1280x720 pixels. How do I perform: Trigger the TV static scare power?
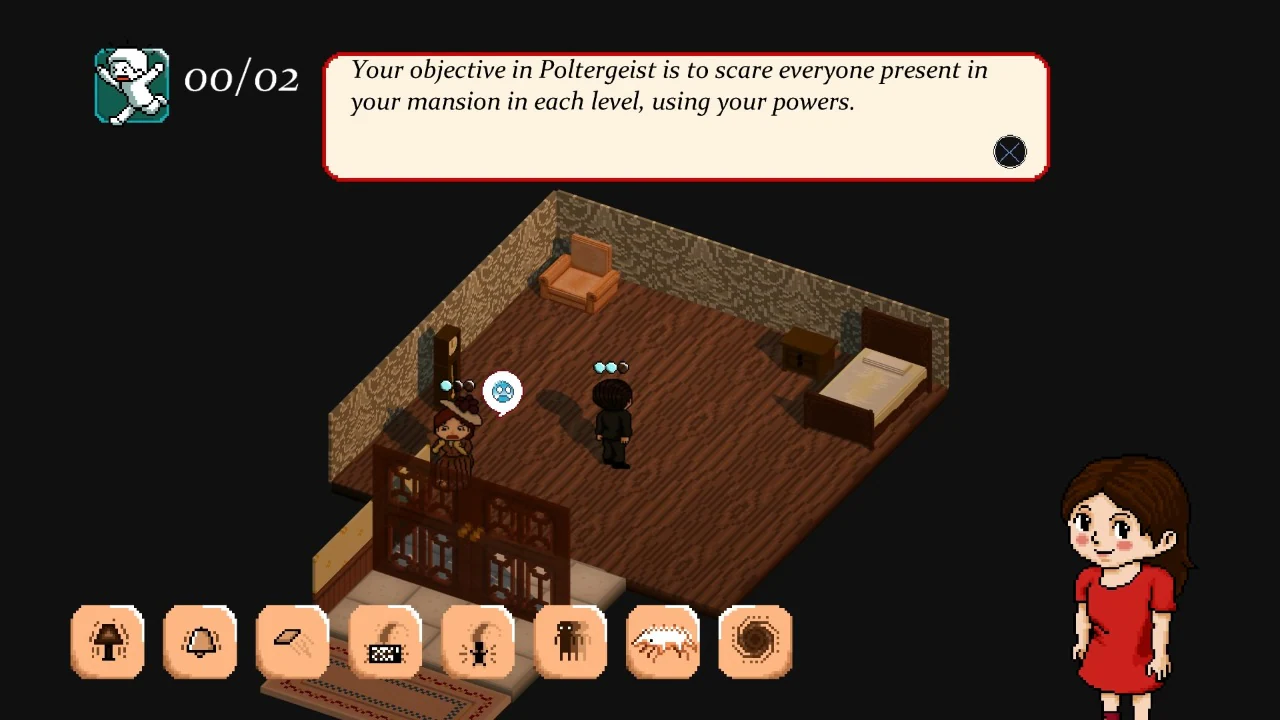pyautogui.click(x=384, y=641)
